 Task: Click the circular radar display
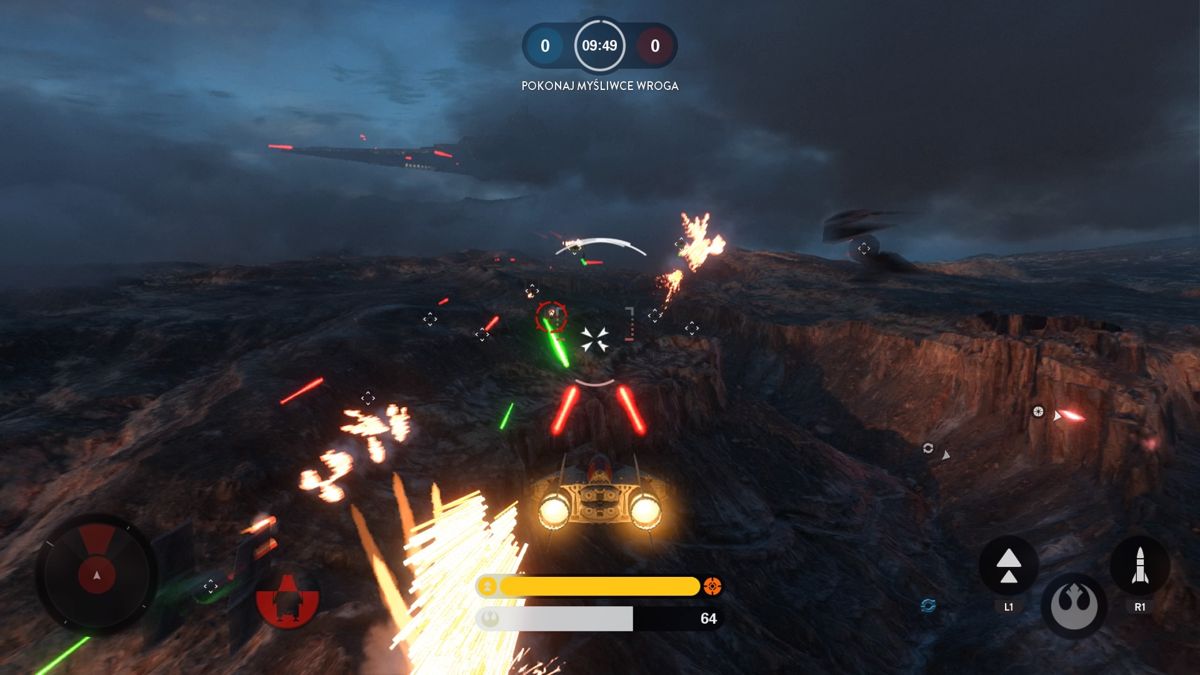96,572
